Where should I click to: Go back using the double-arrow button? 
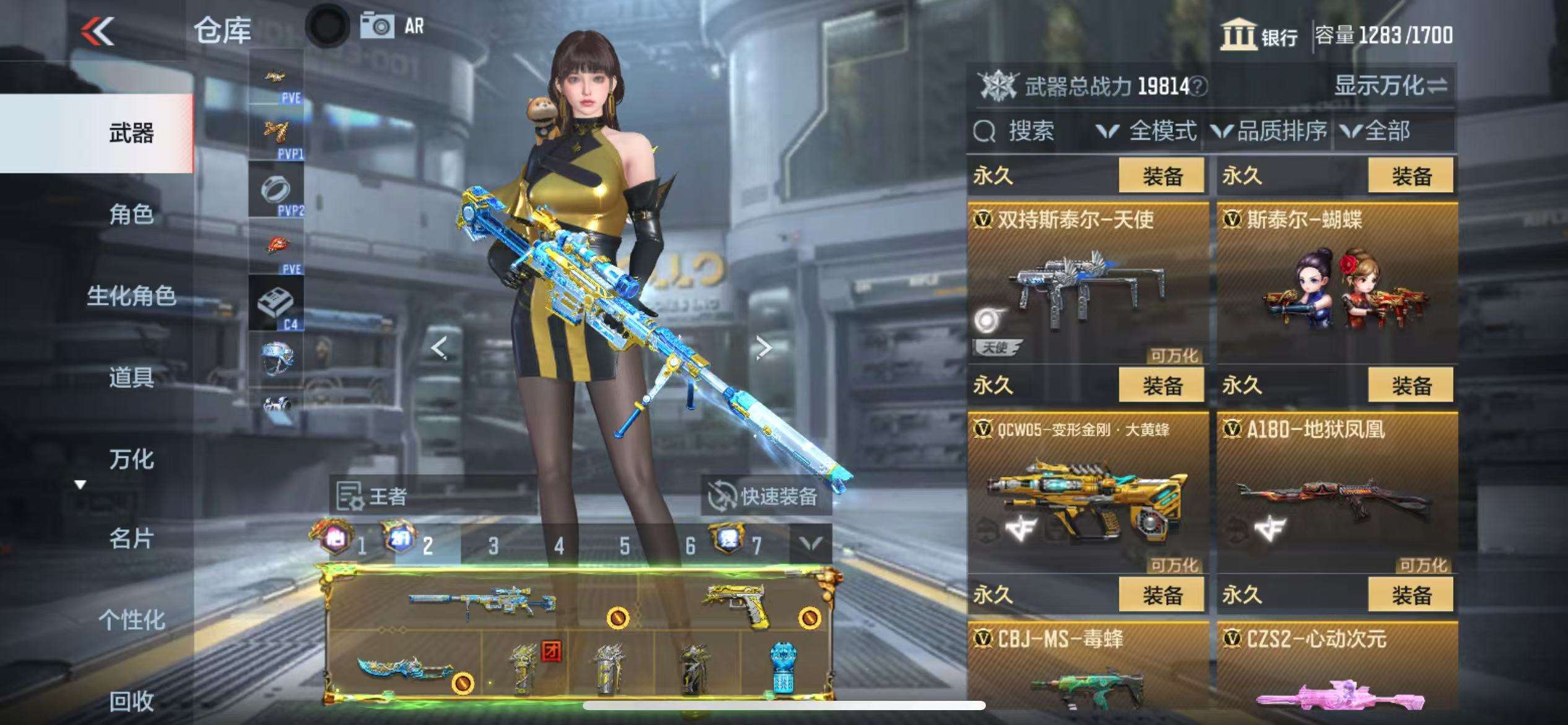point(98,31)
